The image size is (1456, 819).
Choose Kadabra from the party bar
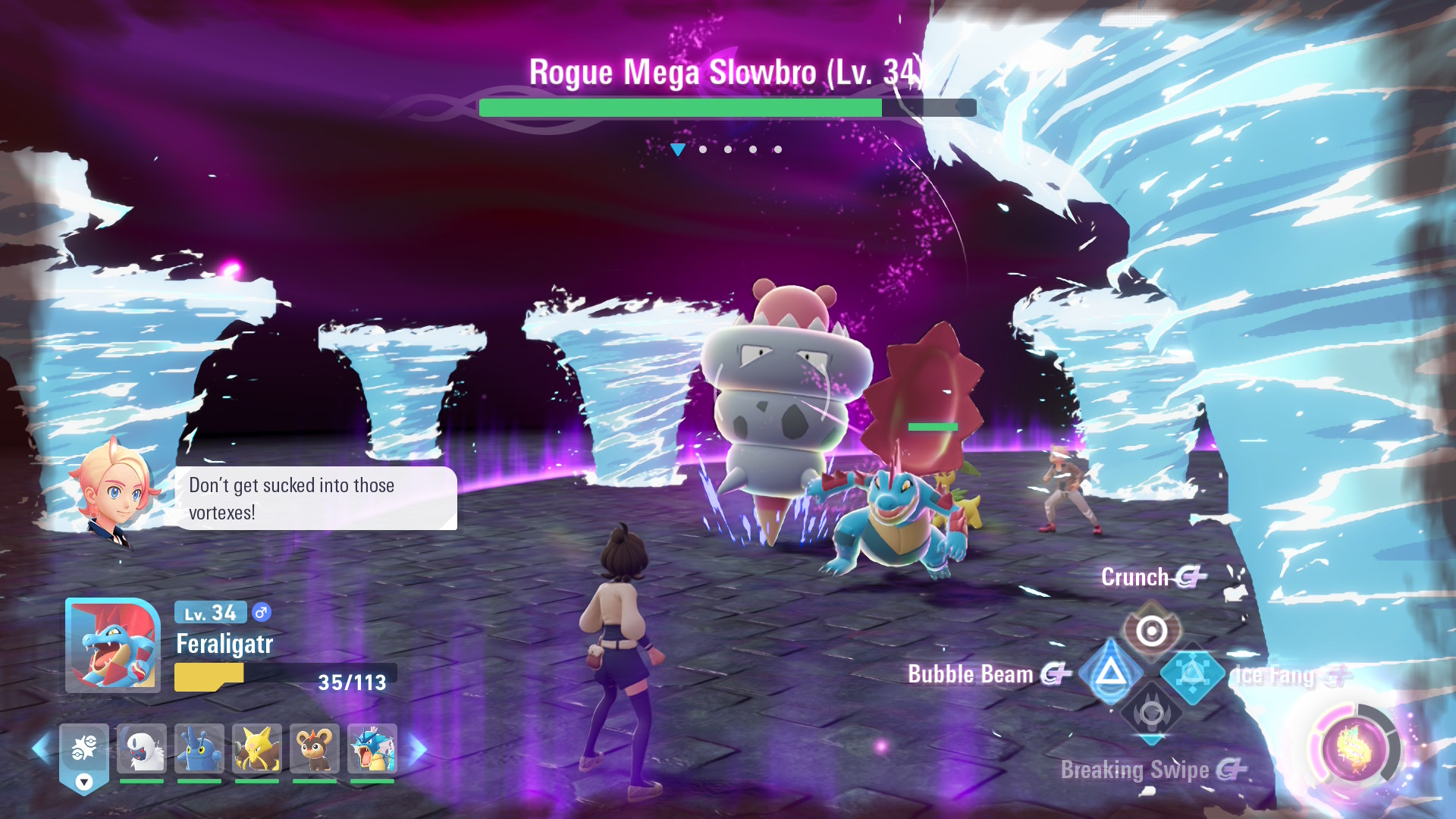coord(257,748)
